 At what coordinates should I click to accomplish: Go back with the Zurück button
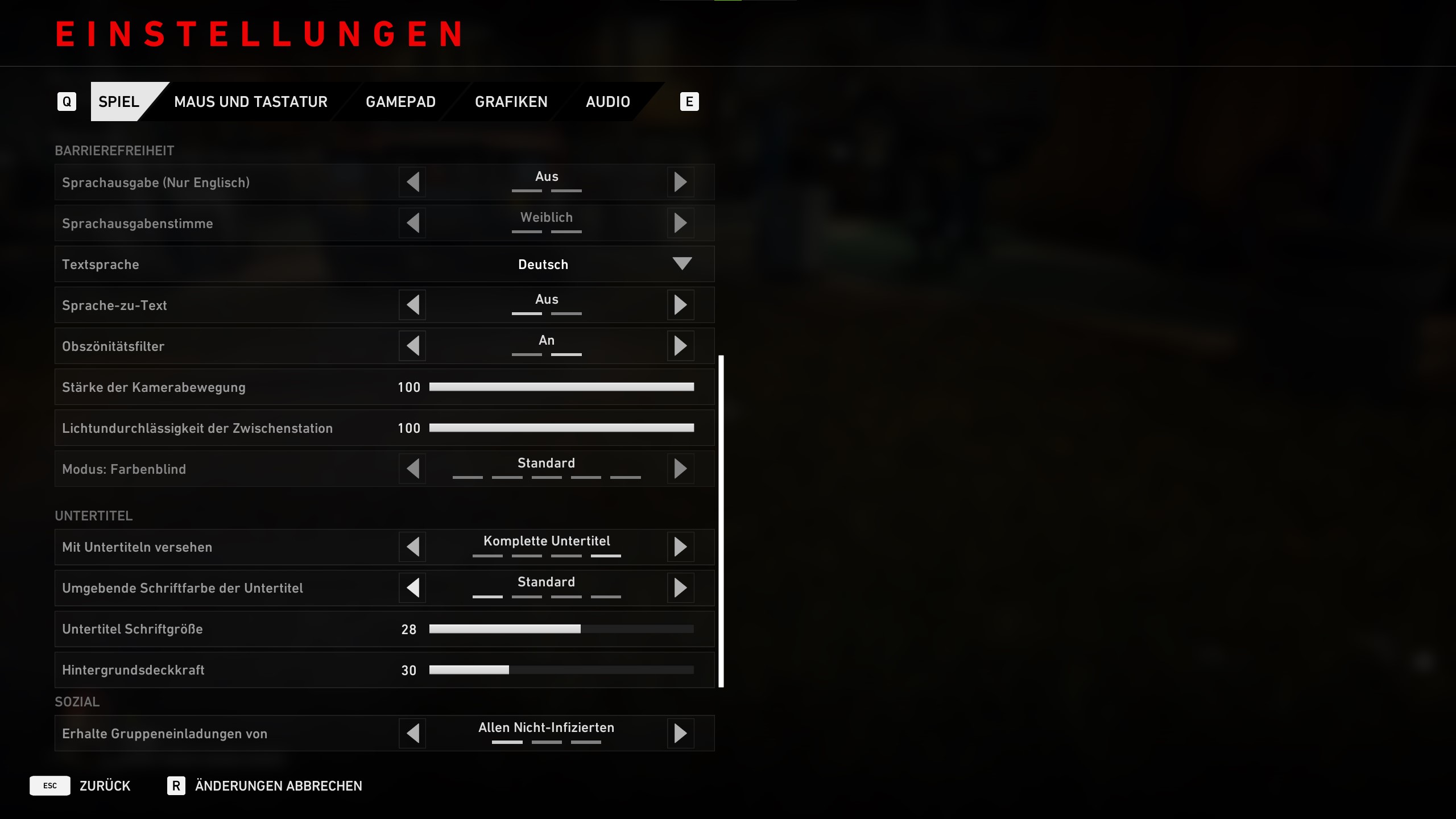pos(81,785)
